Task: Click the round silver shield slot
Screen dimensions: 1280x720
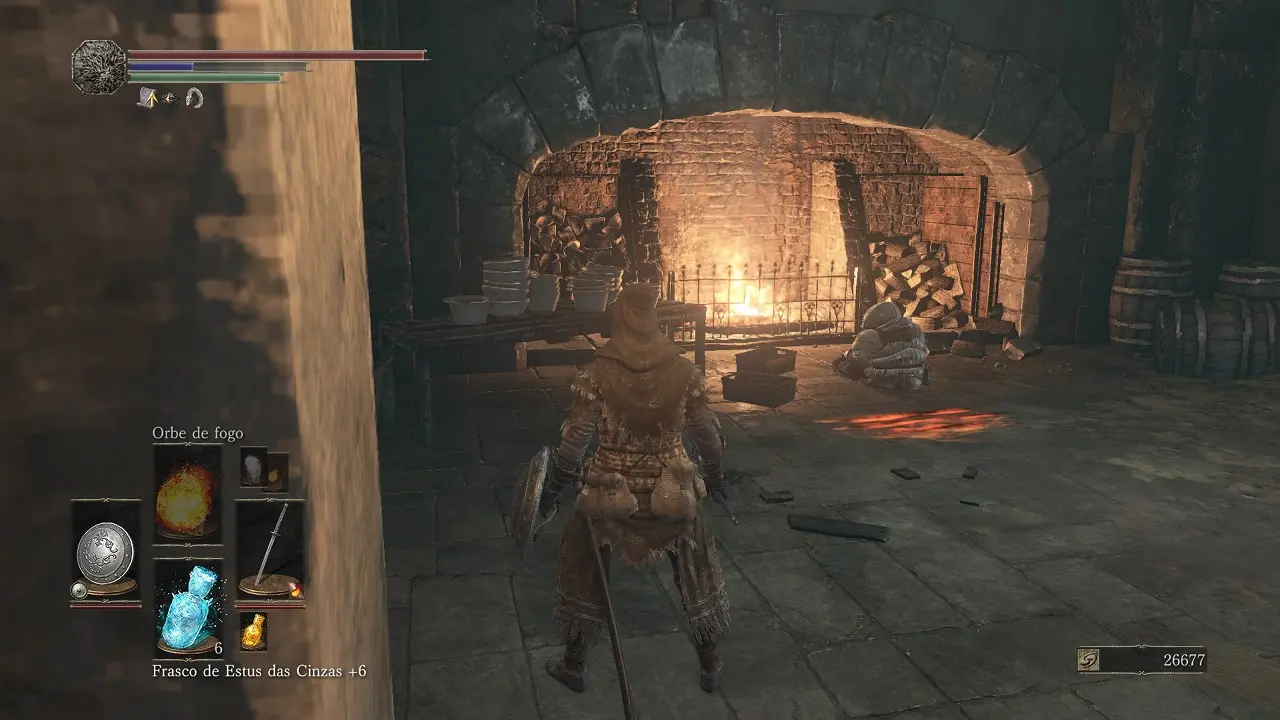Action: 105,550
